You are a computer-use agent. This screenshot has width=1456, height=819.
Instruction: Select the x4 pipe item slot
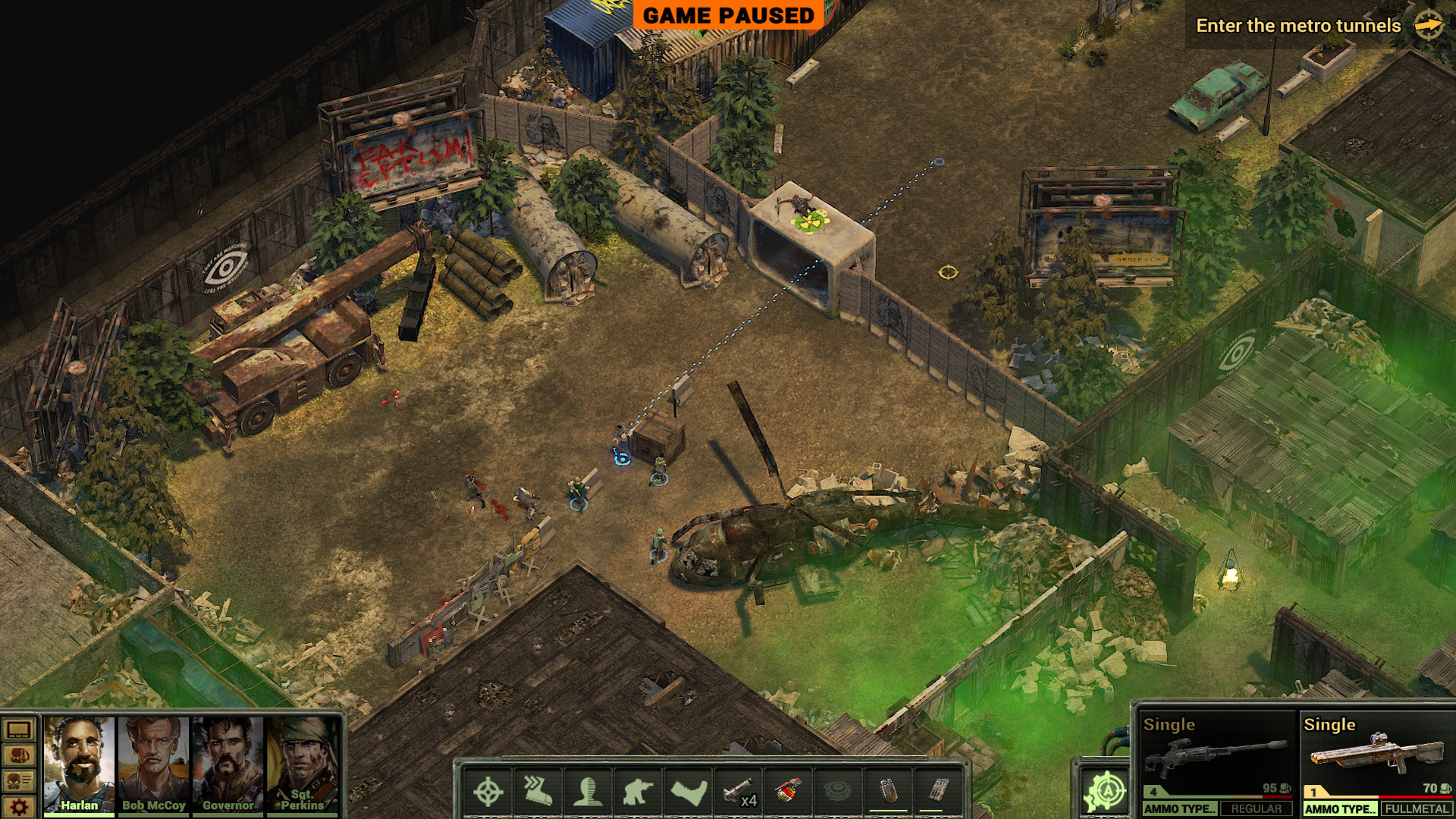tap(739, 792)
